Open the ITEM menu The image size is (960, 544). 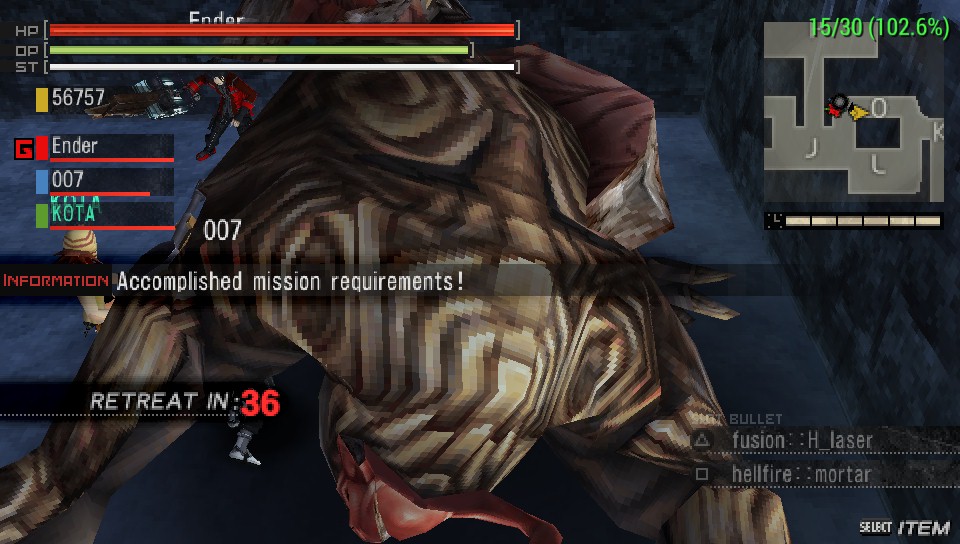pyautogui.click(x=922, y=528)
